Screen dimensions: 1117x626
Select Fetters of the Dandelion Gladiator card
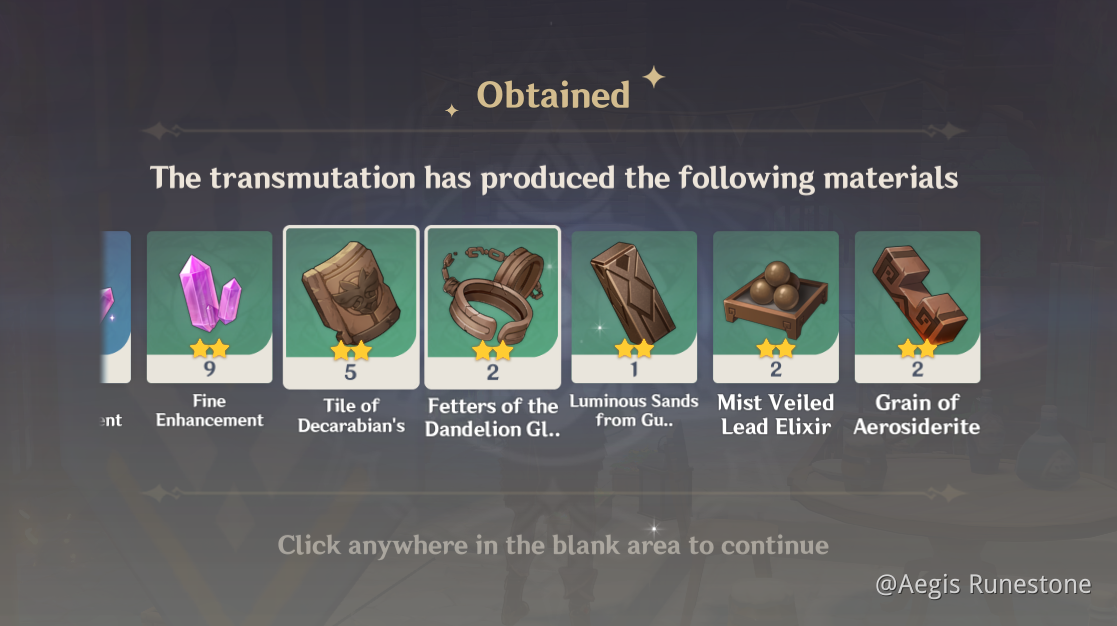click(492, 306)
